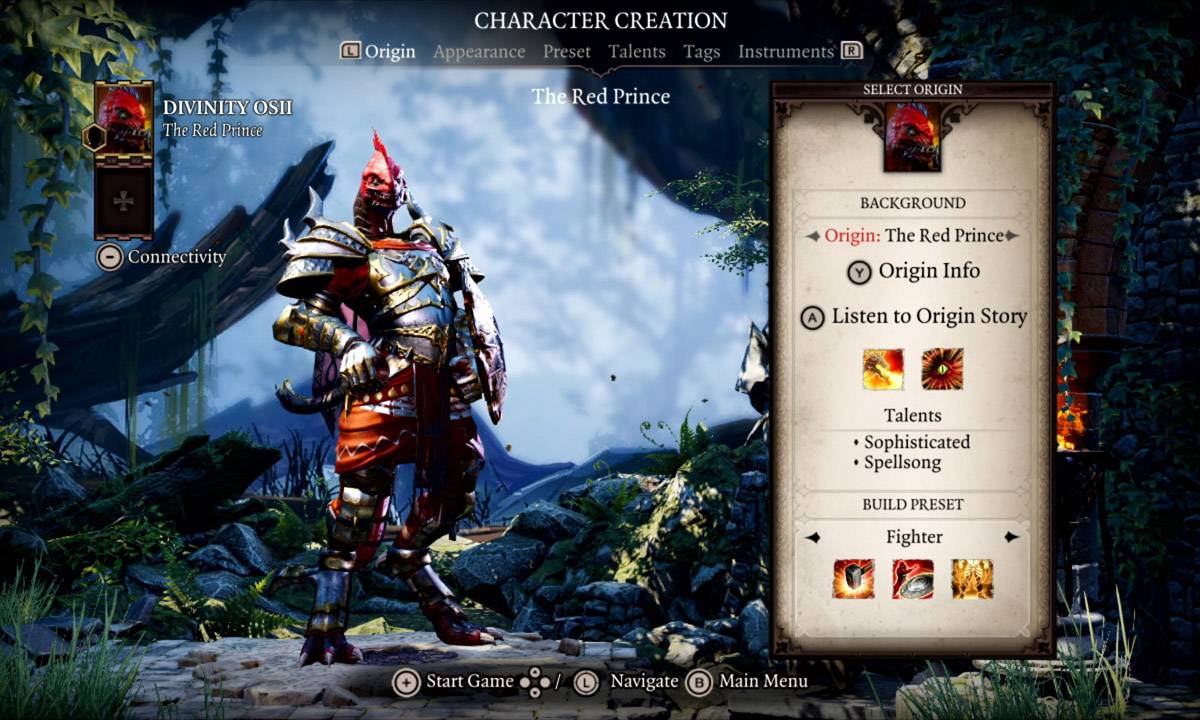Return to the Main Menu
The height and width of the screenshot is (720, 1200).
748,682
